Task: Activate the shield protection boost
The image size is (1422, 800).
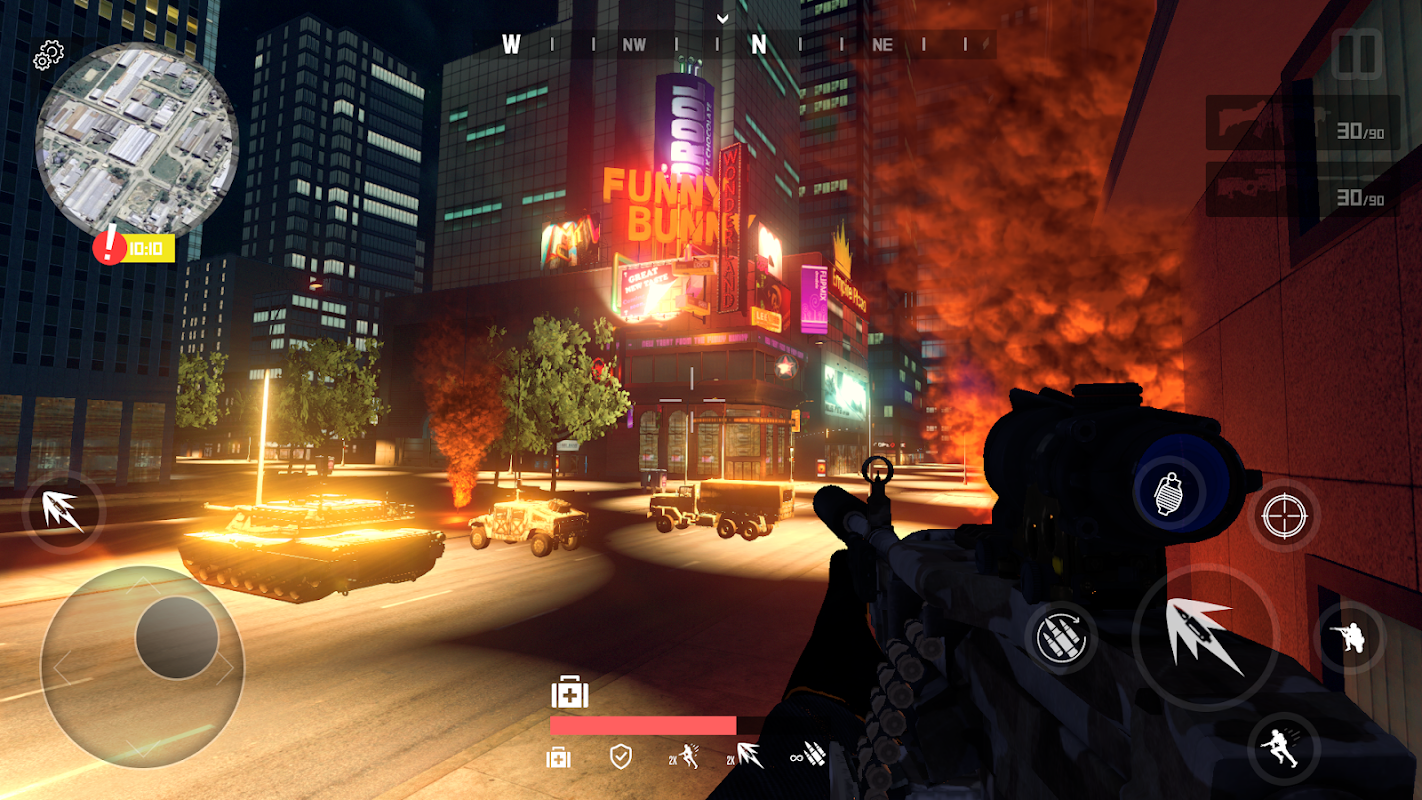Action: click(621, 756)
